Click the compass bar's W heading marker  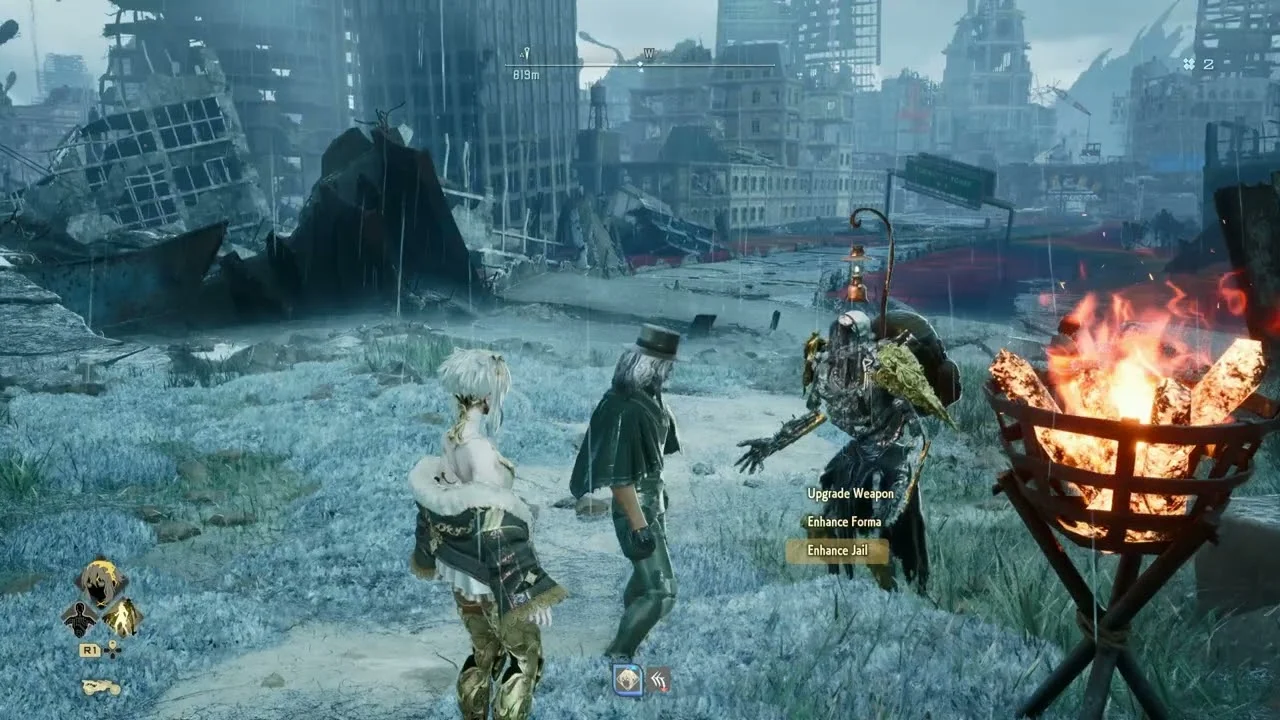click(x=648, y=55)
